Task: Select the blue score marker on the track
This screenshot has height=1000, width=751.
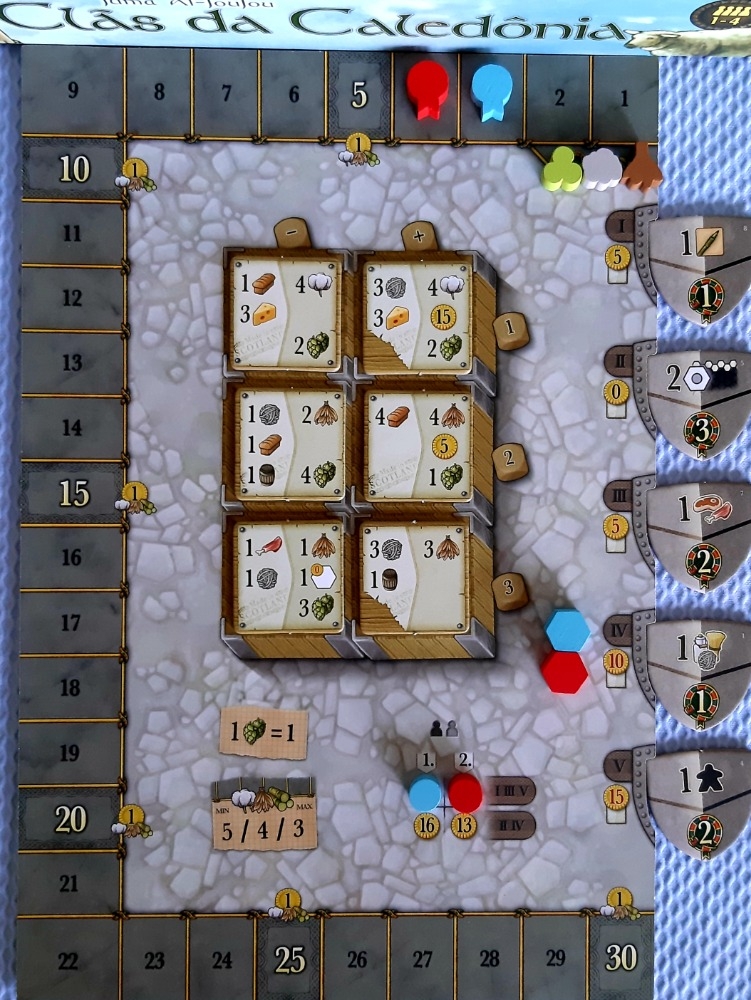Action: (490, 90)
